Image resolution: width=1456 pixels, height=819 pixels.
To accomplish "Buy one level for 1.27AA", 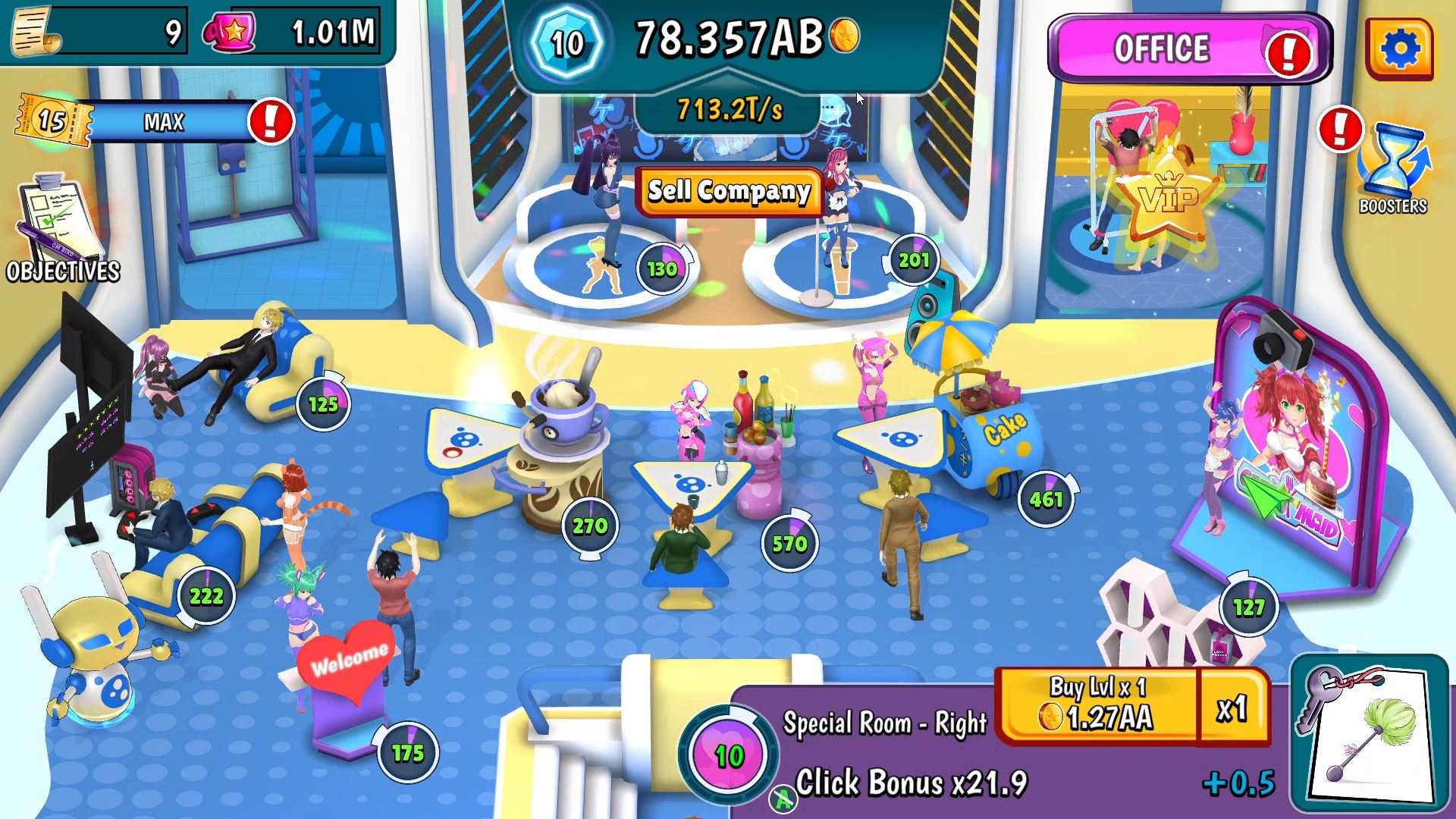I will pyautogui.click(x=1098, y=704).
